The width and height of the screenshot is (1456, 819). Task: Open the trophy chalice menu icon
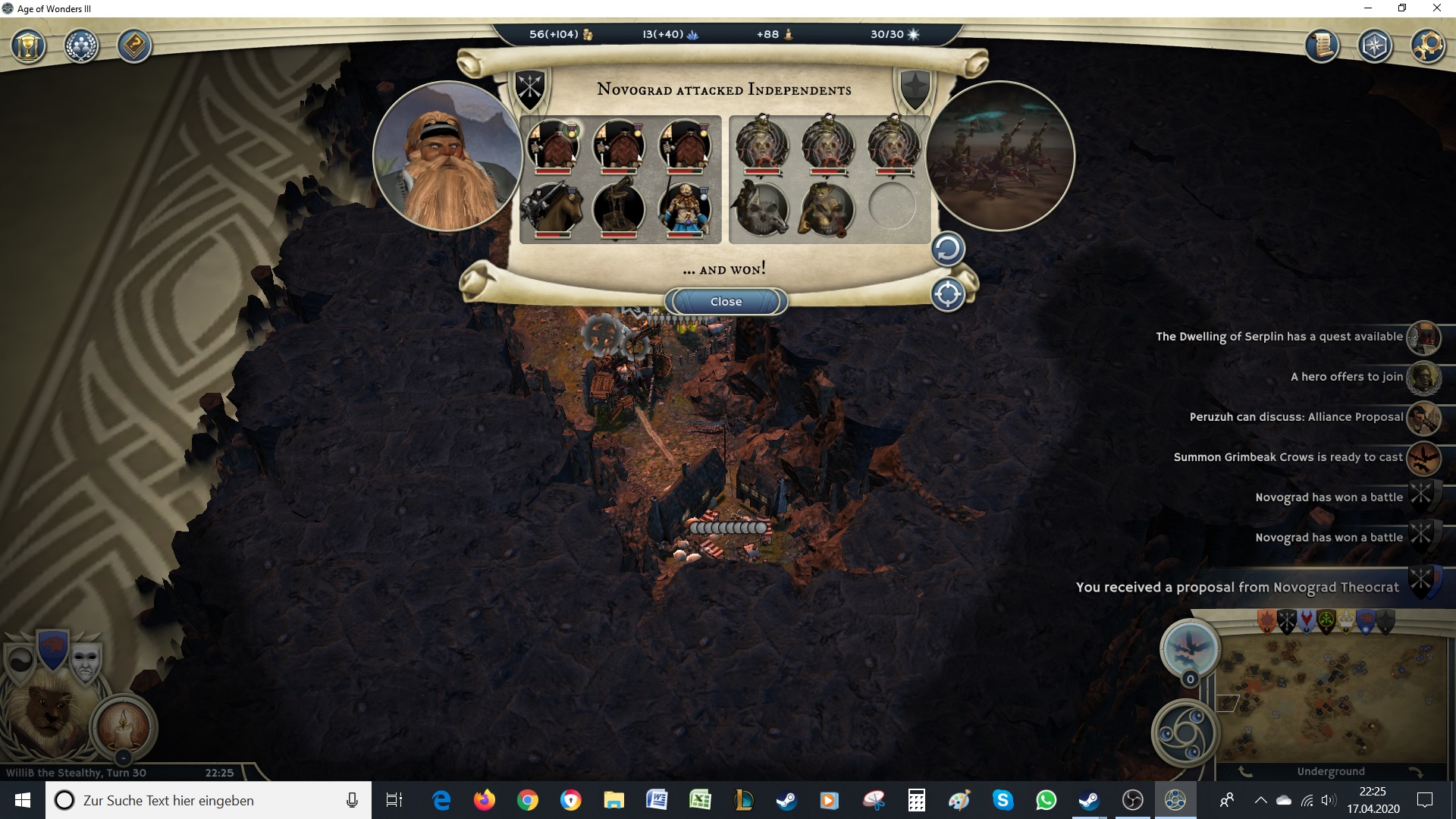[29, 47]
